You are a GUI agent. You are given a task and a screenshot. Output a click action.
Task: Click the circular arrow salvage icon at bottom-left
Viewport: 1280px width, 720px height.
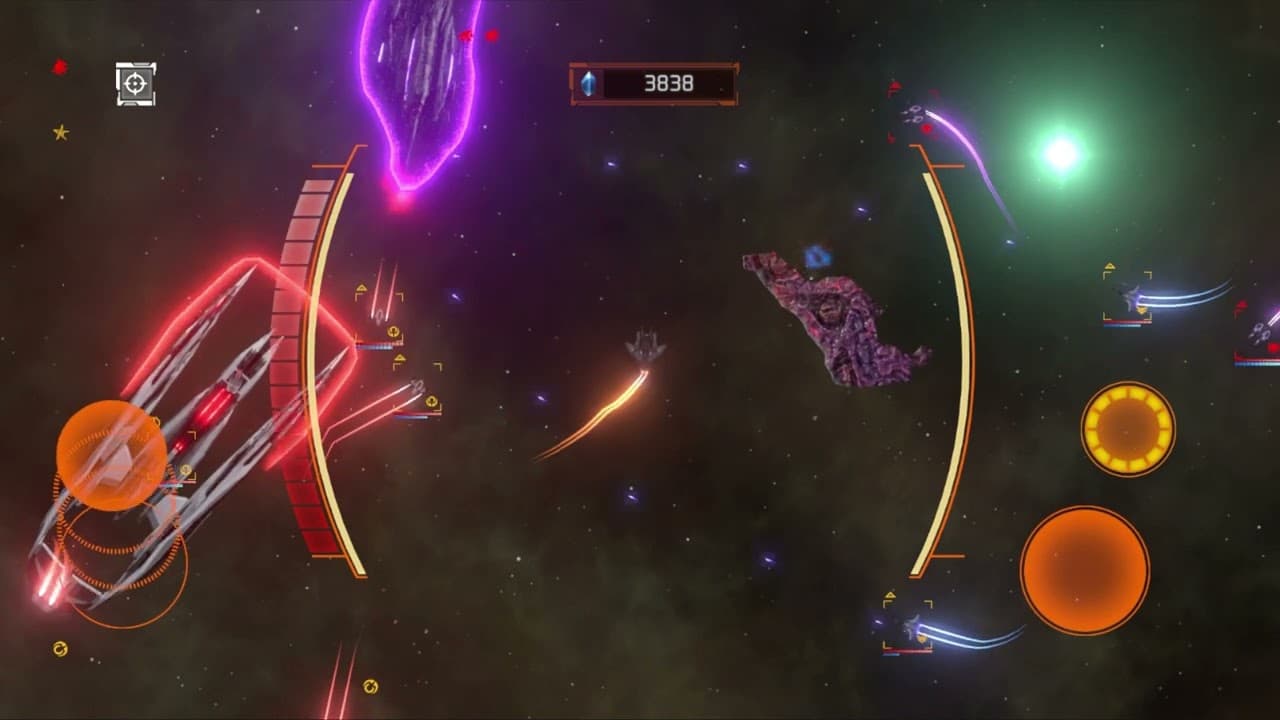[x=60, y=650]
